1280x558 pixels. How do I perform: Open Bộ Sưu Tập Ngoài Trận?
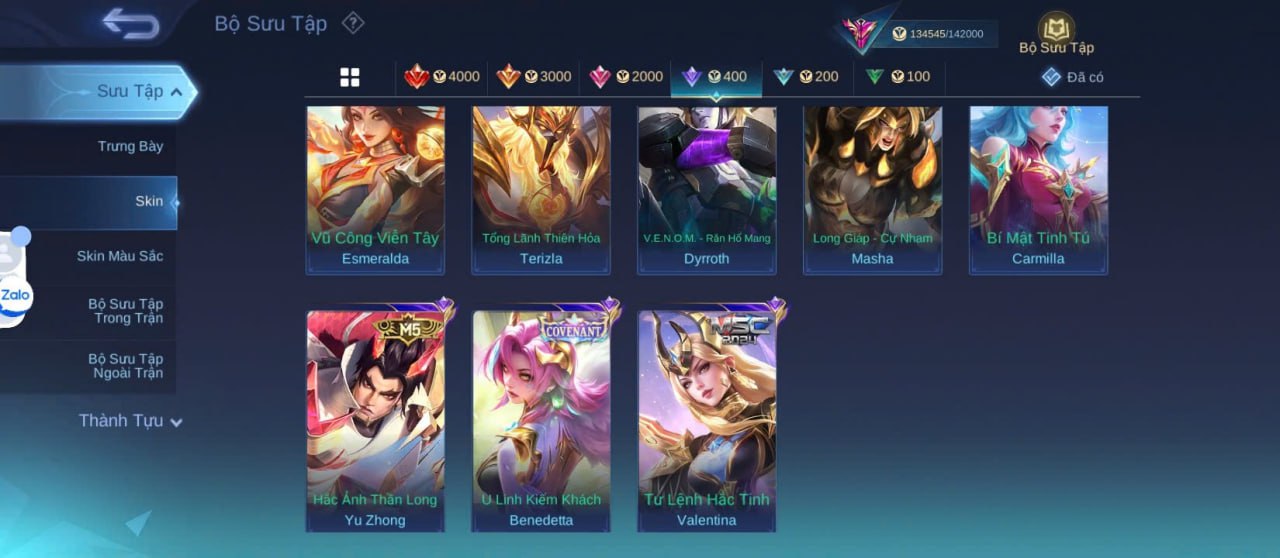tap(125, 366)
